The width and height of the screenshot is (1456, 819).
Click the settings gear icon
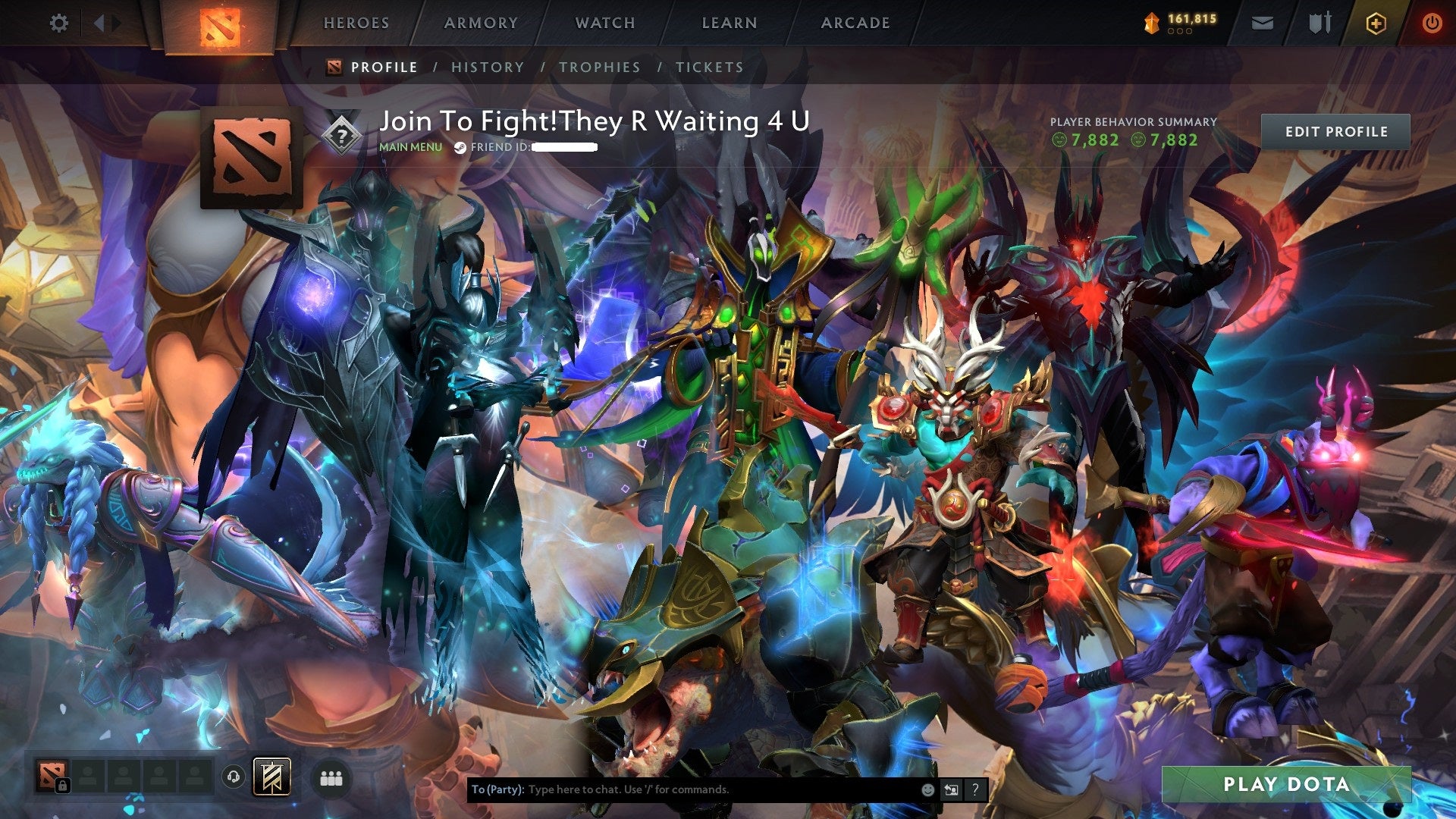[x=58, y=23]
